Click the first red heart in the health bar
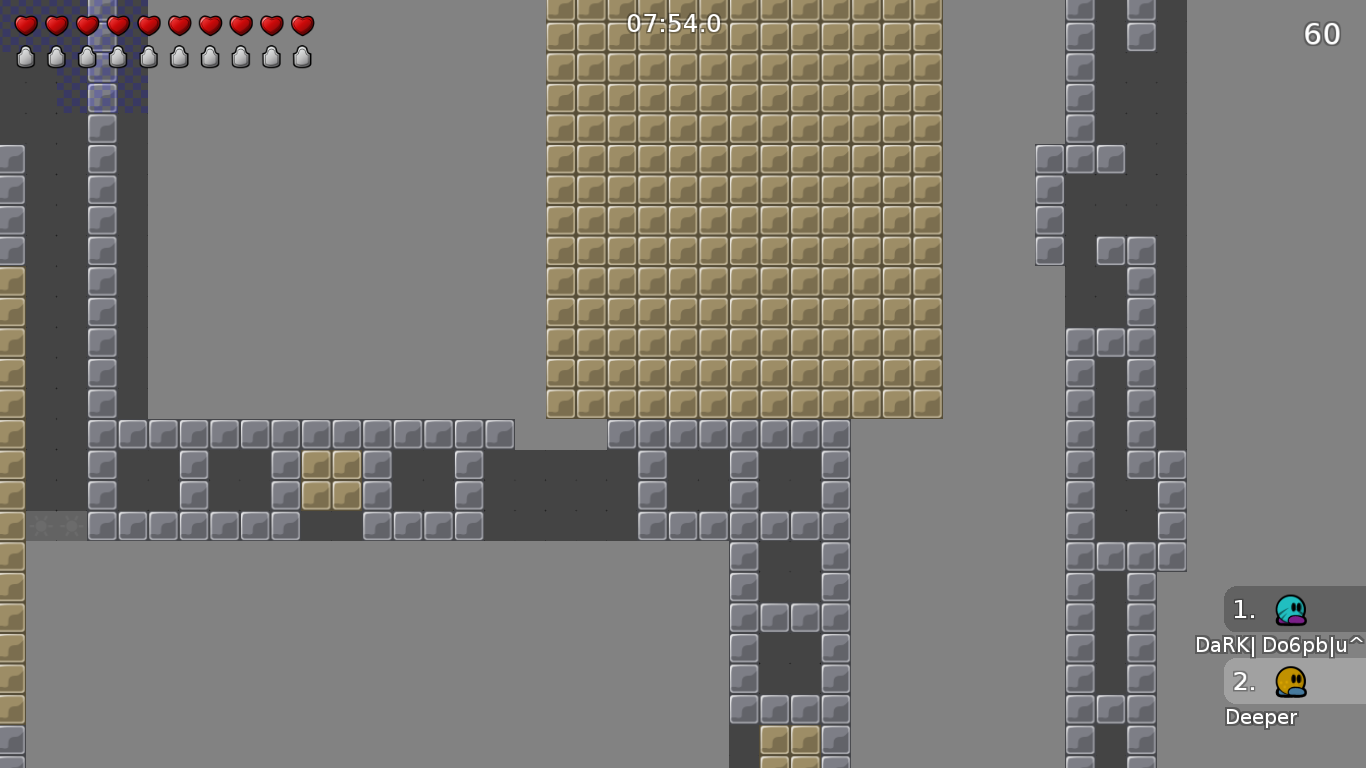Viewport: 1366px width, 768px height. [25, 26]
